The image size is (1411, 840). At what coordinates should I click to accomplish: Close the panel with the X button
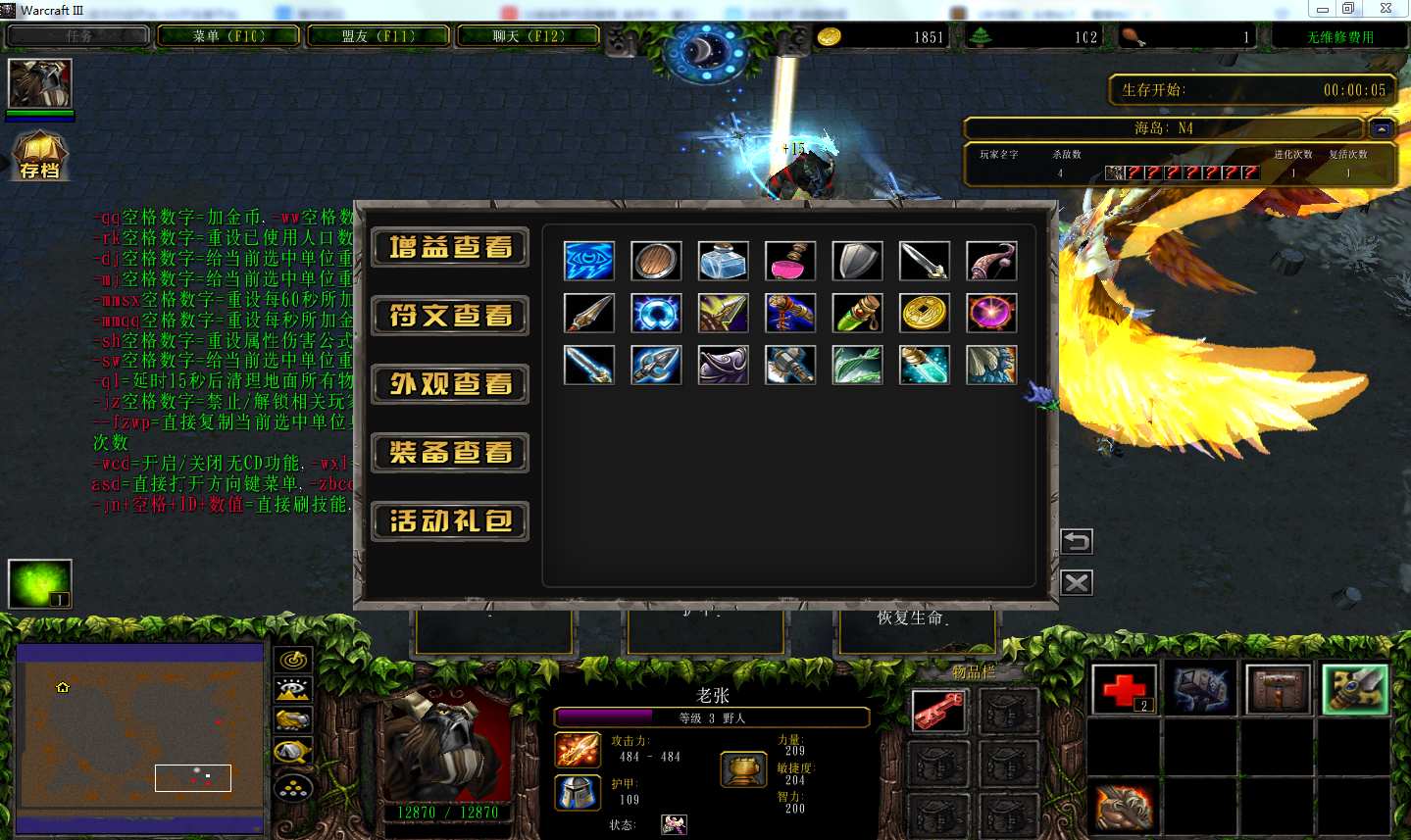click(1076, 583)
